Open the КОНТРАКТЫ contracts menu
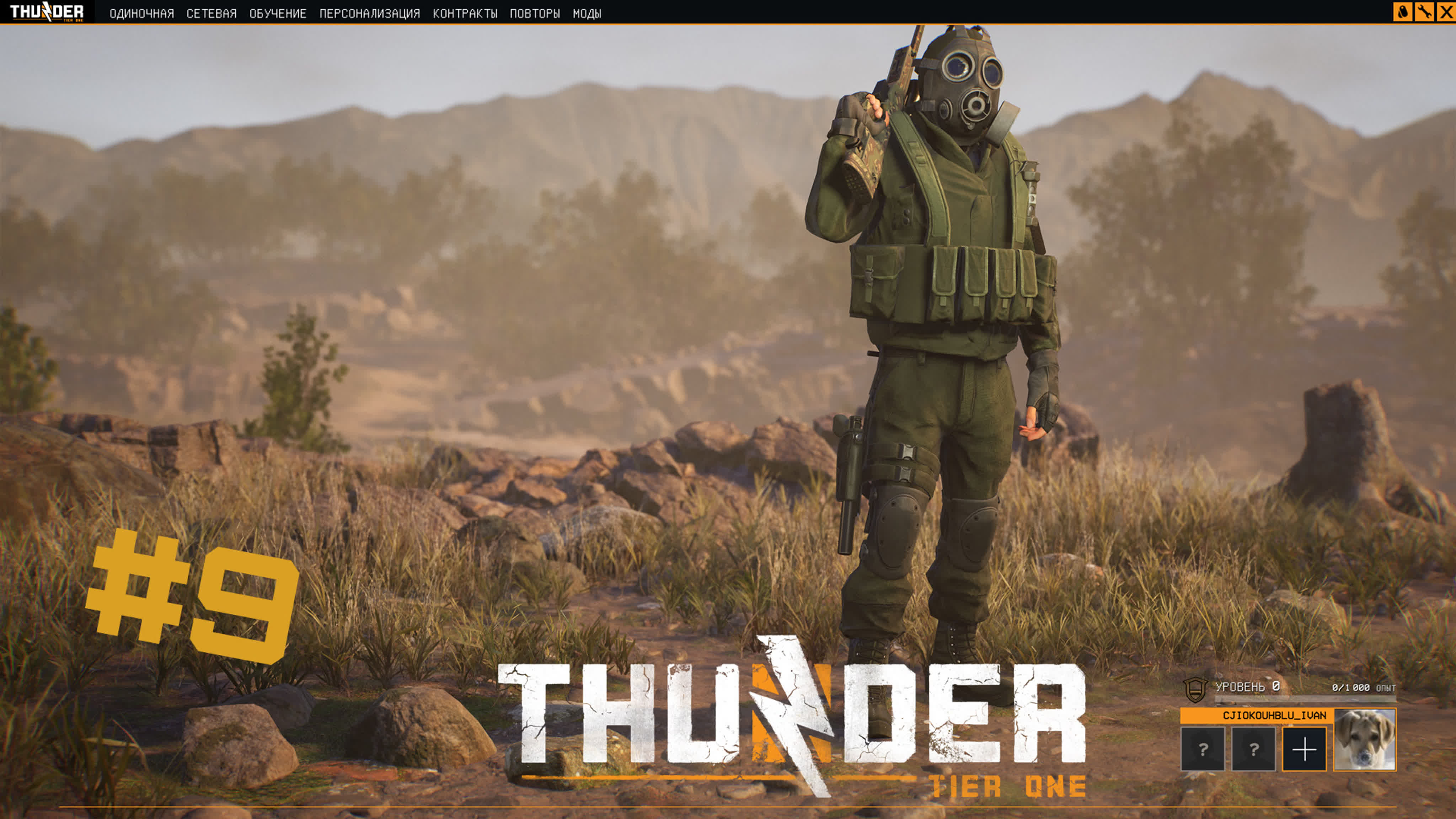The image size is (1456, 819). [465, 13]
